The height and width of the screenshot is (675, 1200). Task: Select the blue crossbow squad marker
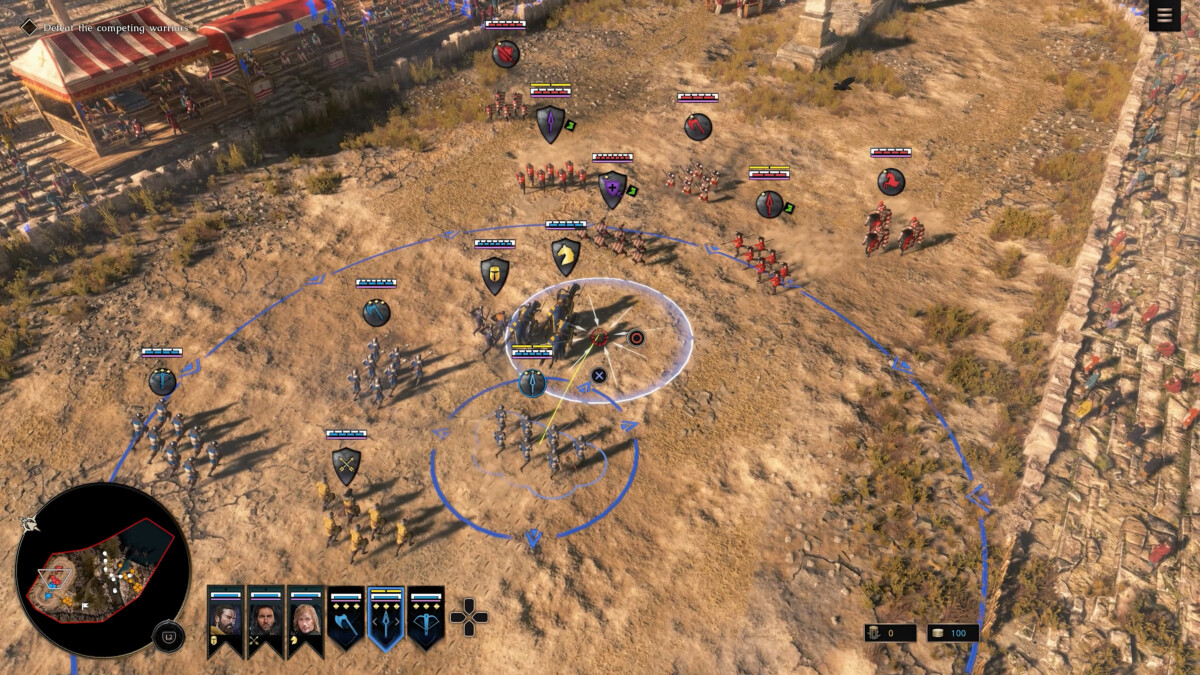click(162, 381)
